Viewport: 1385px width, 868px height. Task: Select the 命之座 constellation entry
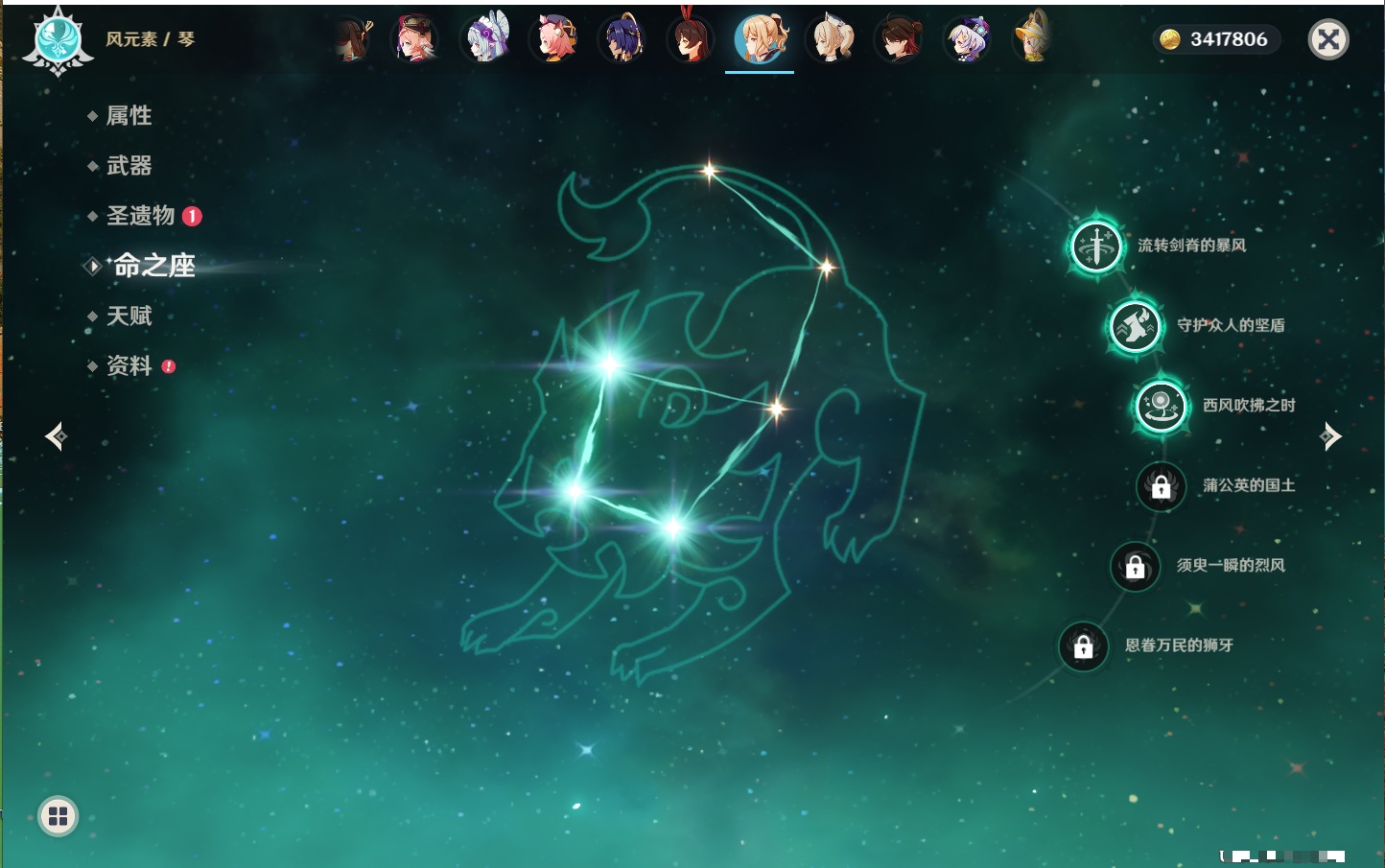pyautogui.click(x=153, y=266)
